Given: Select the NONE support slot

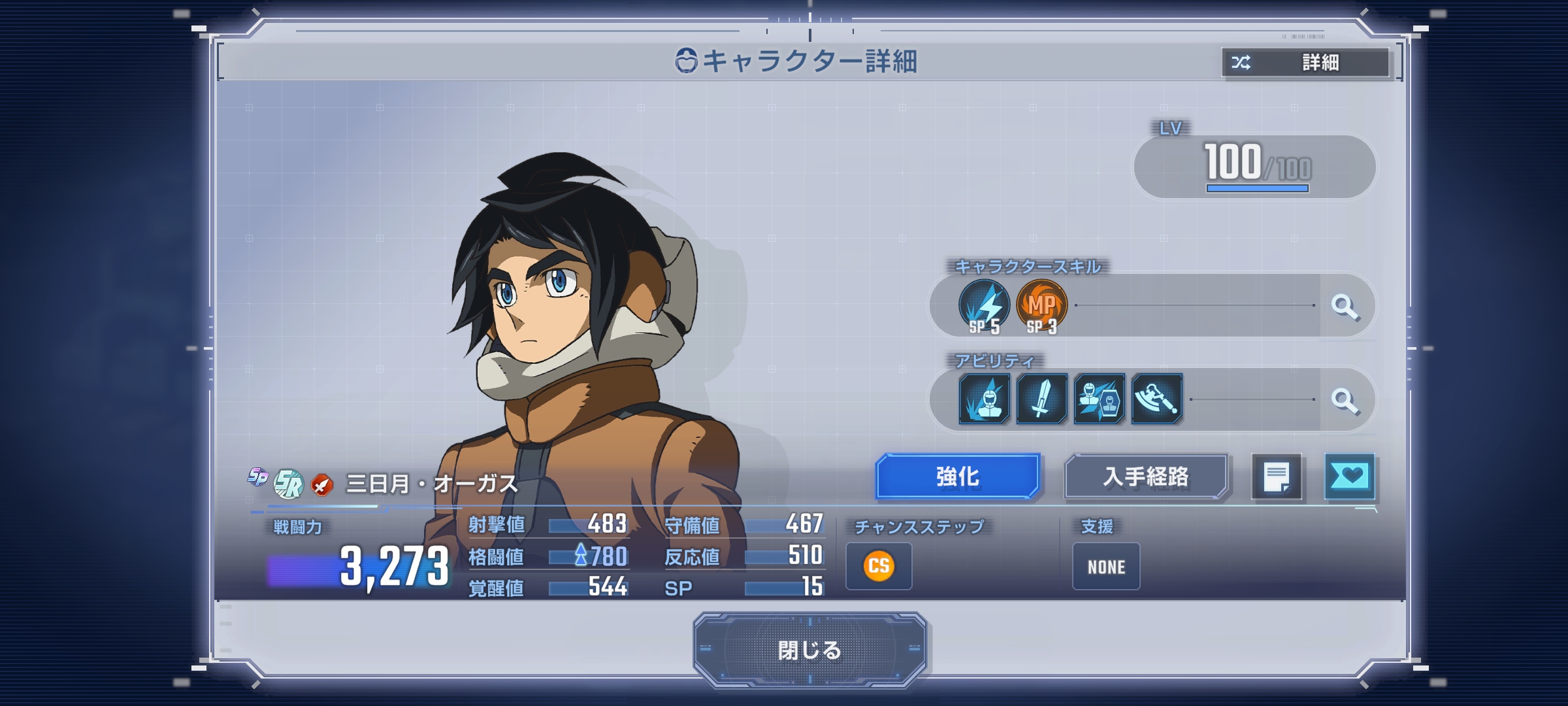Looking at the screenshot, I should coord(1106,566).
